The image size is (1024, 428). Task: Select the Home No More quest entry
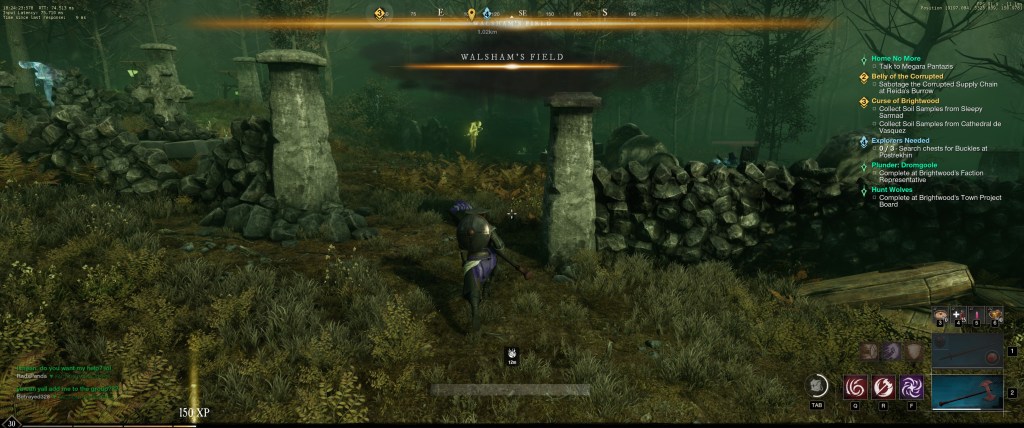click(892, 59)
